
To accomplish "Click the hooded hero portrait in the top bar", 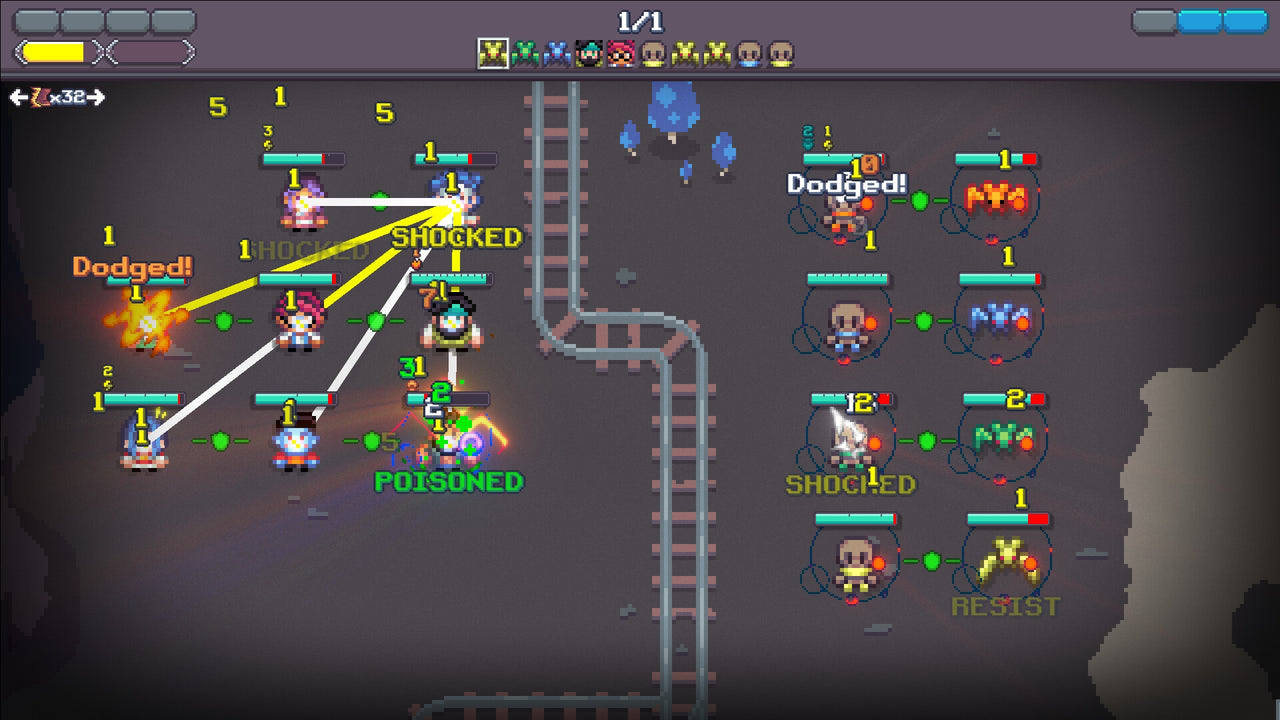I will tap(589, 50).
